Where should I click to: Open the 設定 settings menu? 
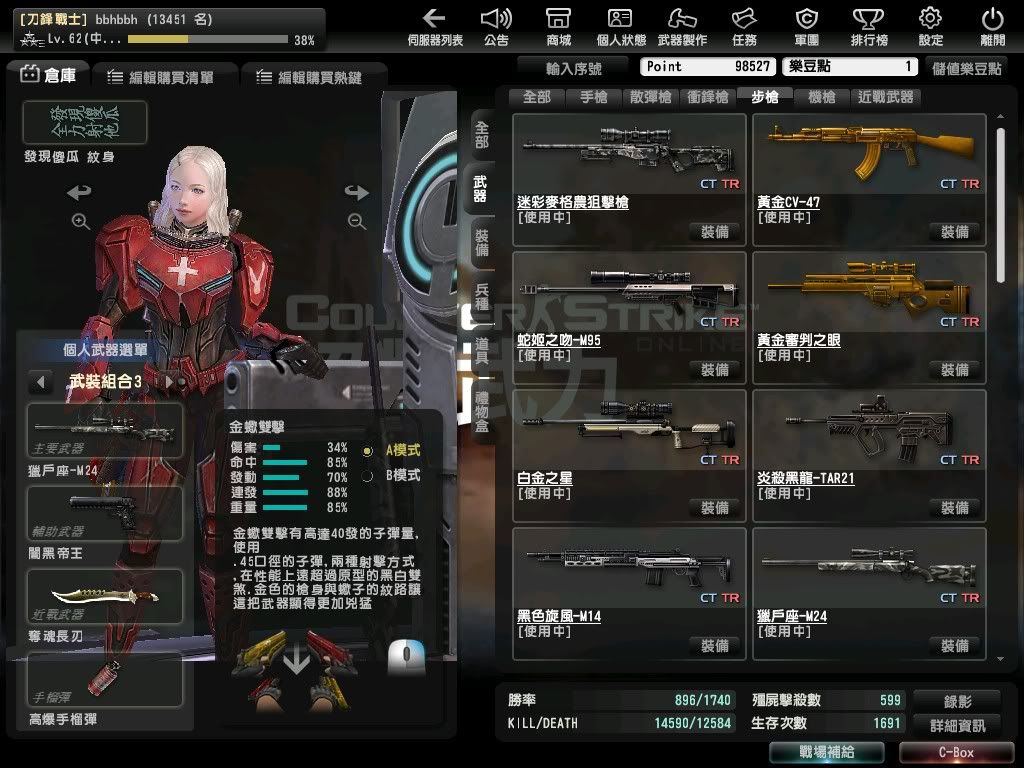pos(930,26)
